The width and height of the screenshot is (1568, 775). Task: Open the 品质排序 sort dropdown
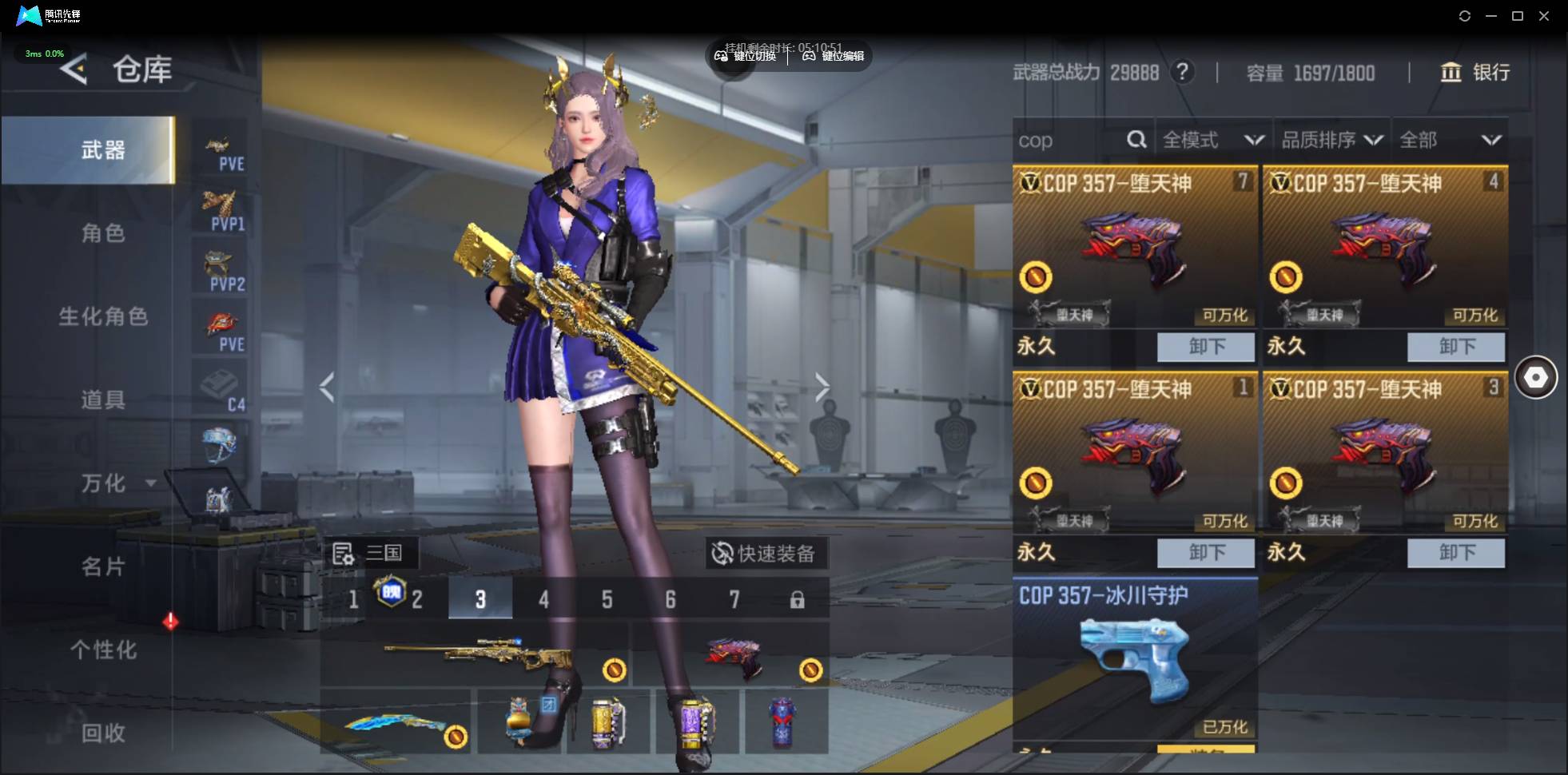pyautogui.click(x=1331, y=141)
